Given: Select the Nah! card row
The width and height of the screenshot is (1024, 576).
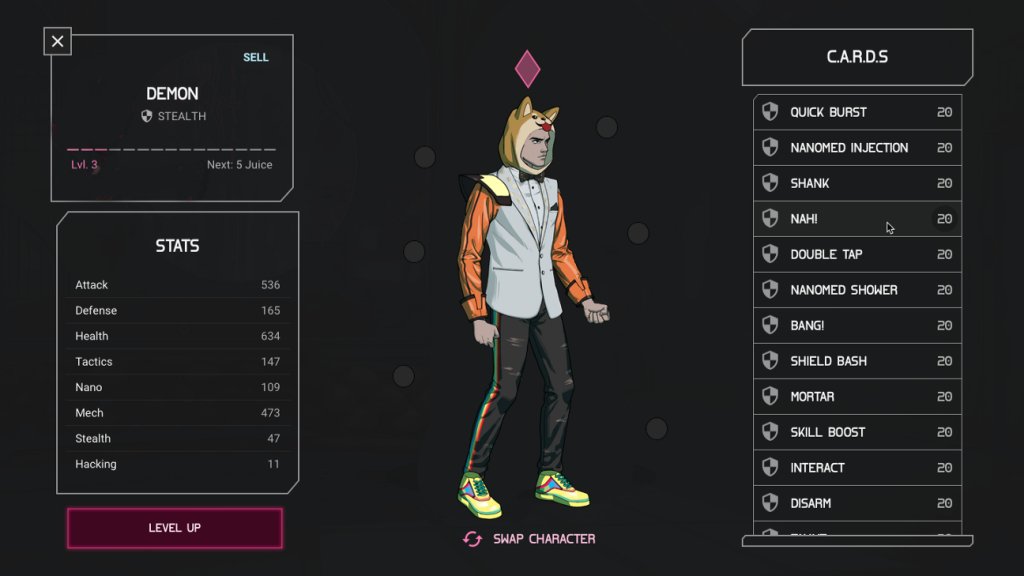Looking at the screenshot, I should tap(857, 219).
